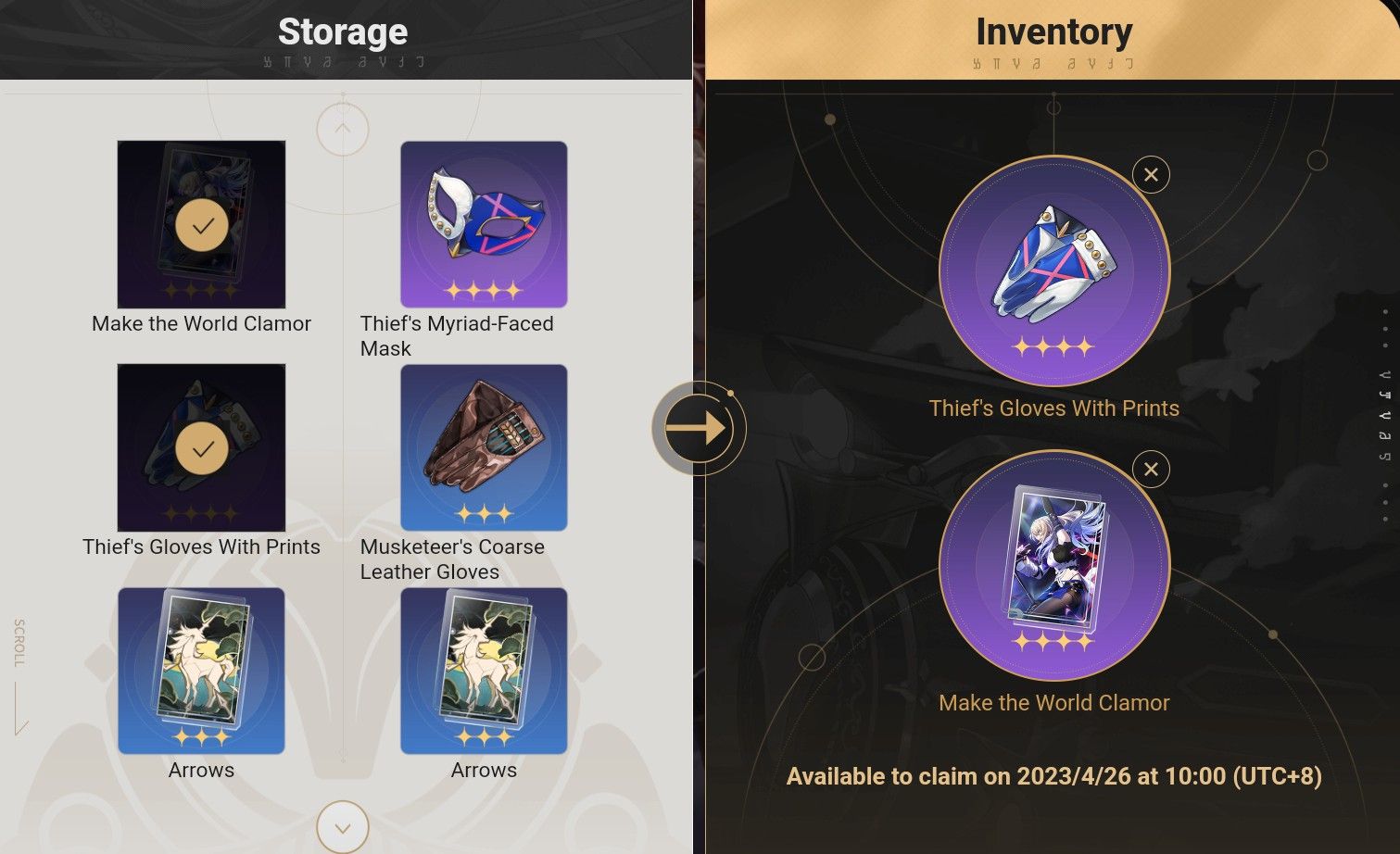Open the Make the World Clamor item in Storage
This screenshot has height=854, width=1400.
pyautogui.click(x=200, y=223)
